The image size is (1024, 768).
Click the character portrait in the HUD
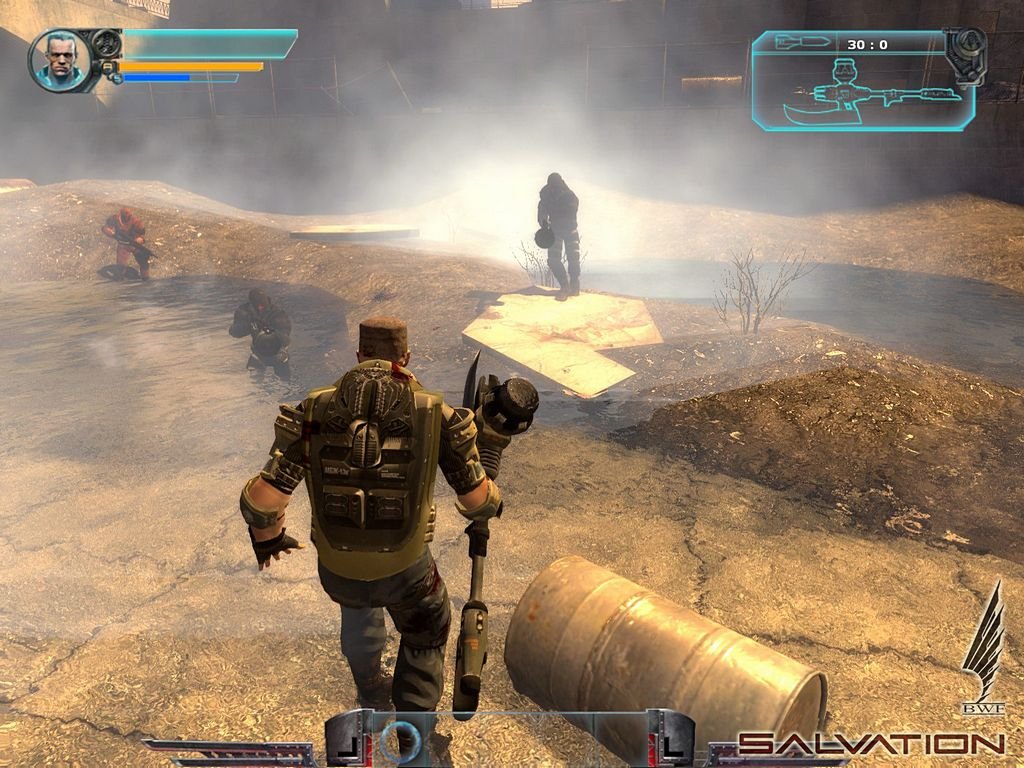pos(61,60)
